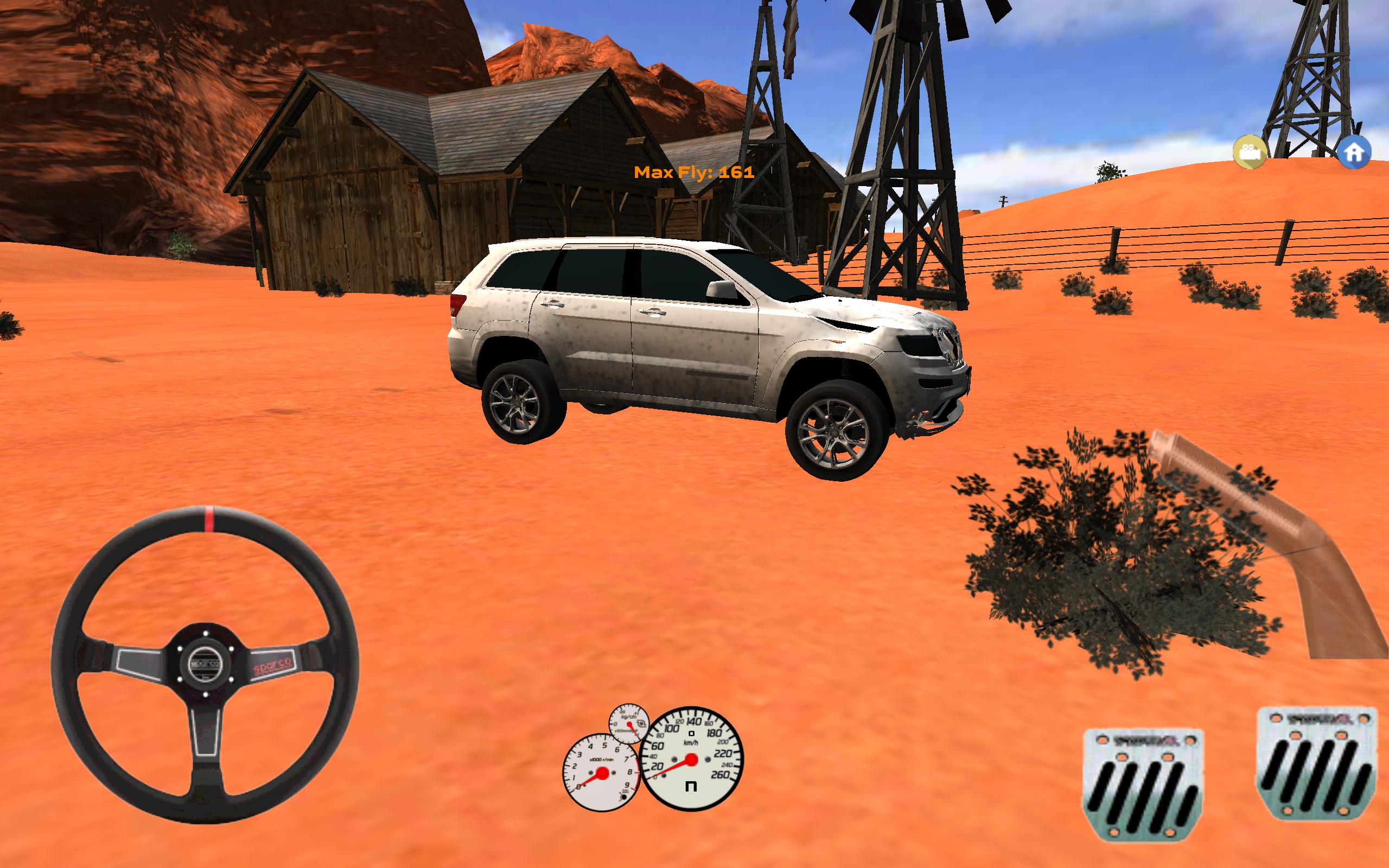The width and height of the screenshot is (1389, 868).
Task: Tap the small turbo boost gauge
Action: click(629, 724)
